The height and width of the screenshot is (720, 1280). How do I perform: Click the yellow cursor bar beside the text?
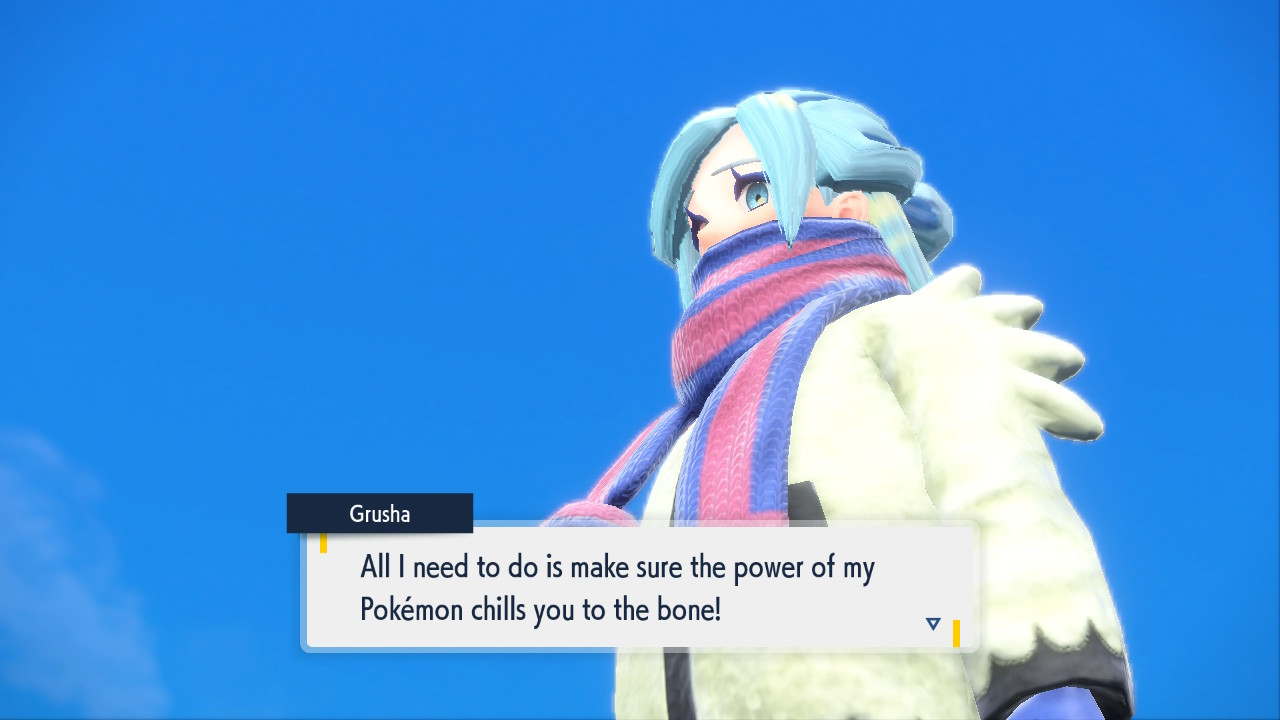[325, 542]
